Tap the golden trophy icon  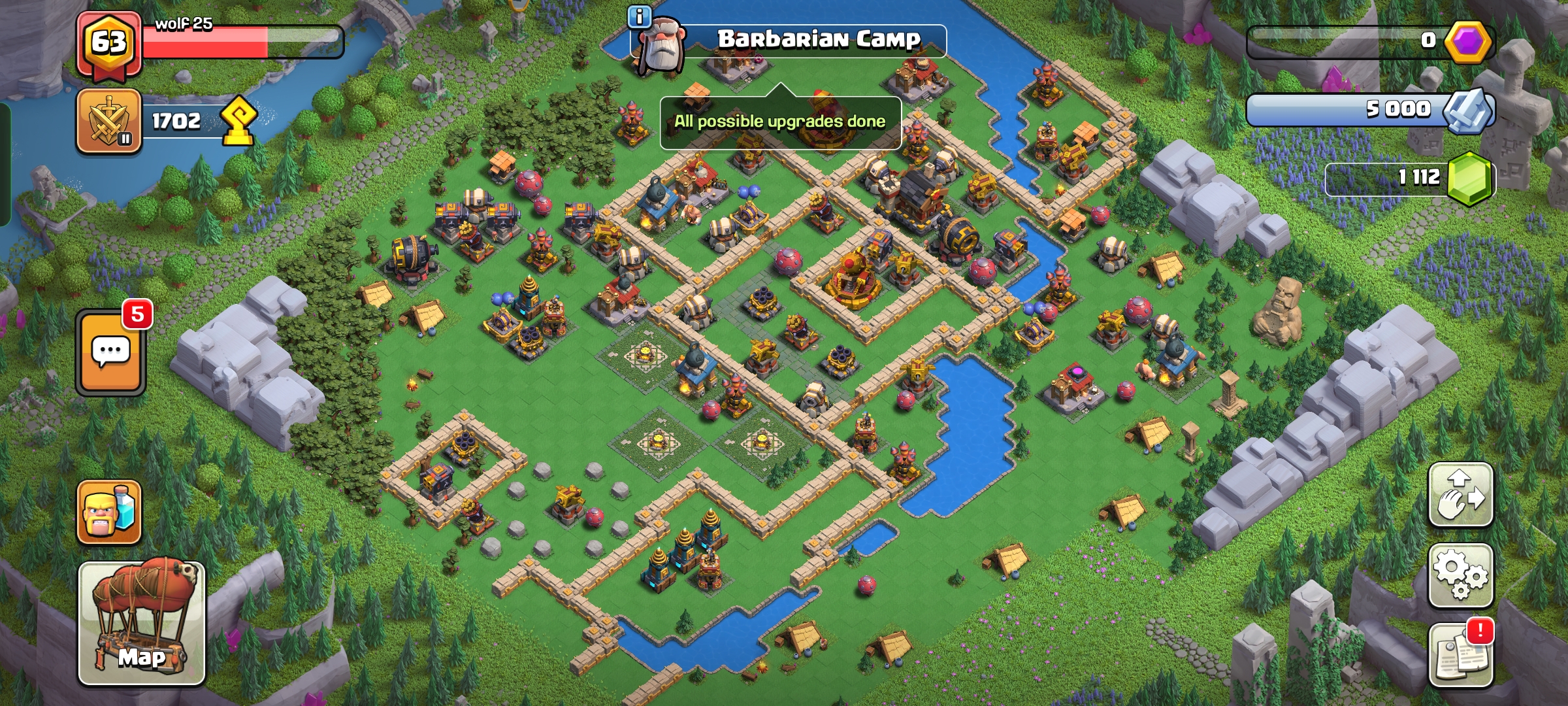pos(238,120)
